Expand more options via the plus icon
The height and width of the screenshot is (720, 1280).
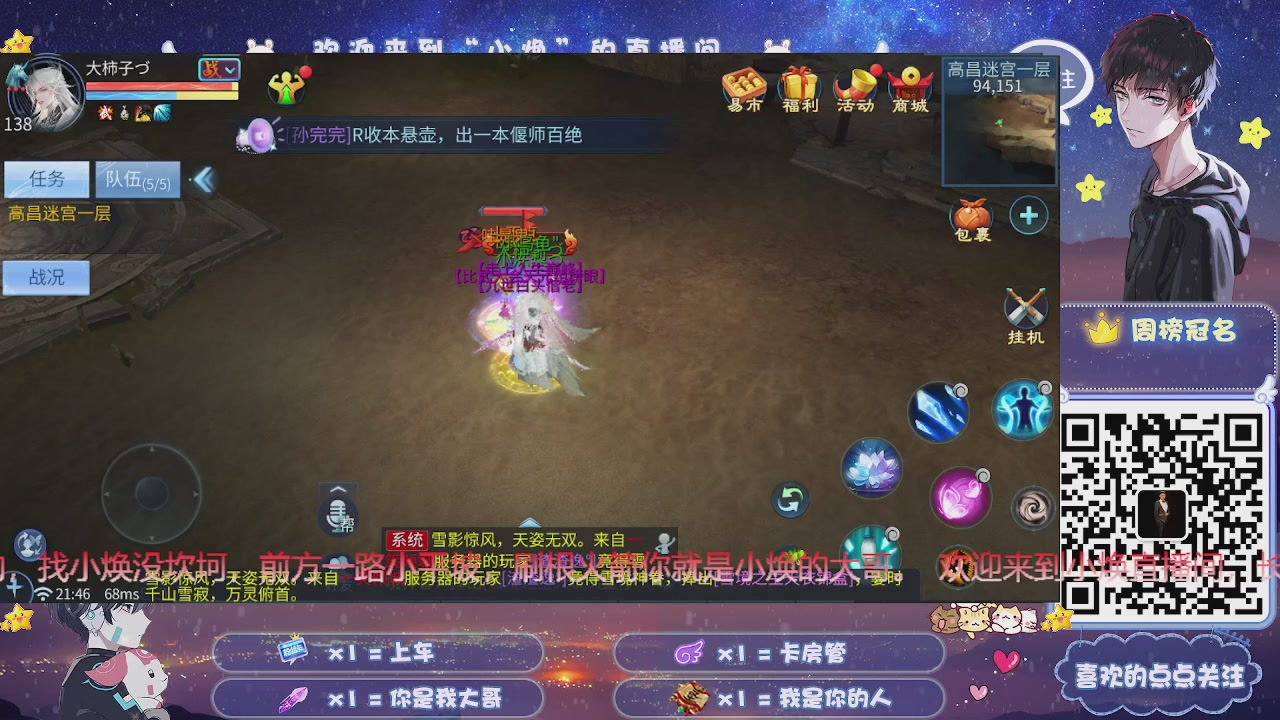(1028, 215)
